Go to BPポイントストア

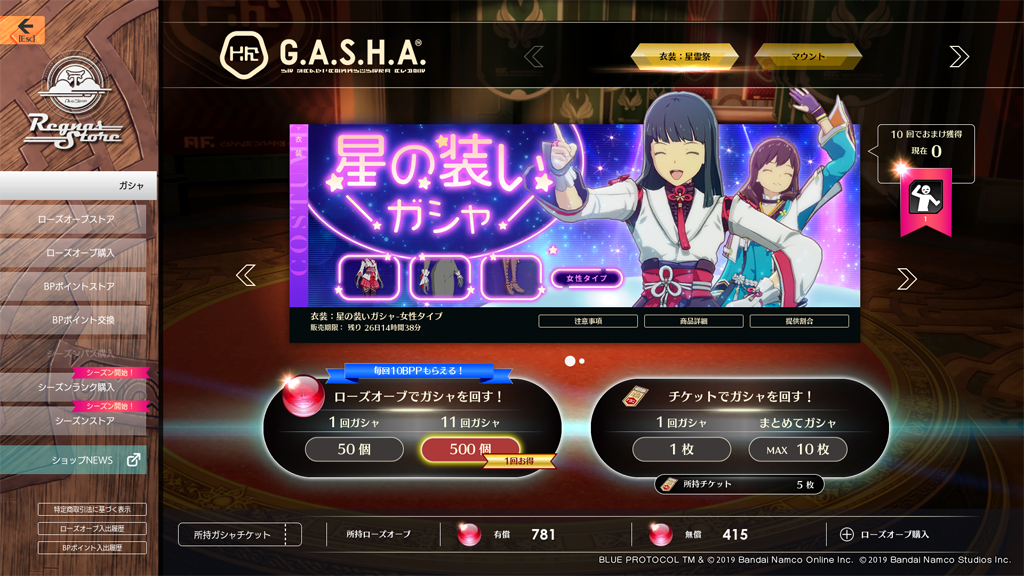[x=75, y=287]
